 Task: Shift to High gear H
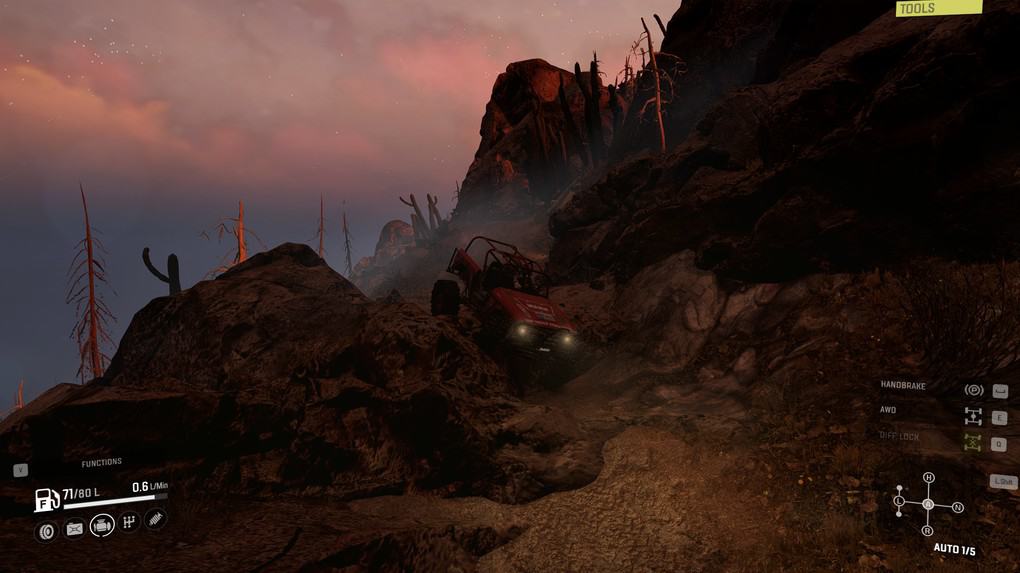(928, 478)
